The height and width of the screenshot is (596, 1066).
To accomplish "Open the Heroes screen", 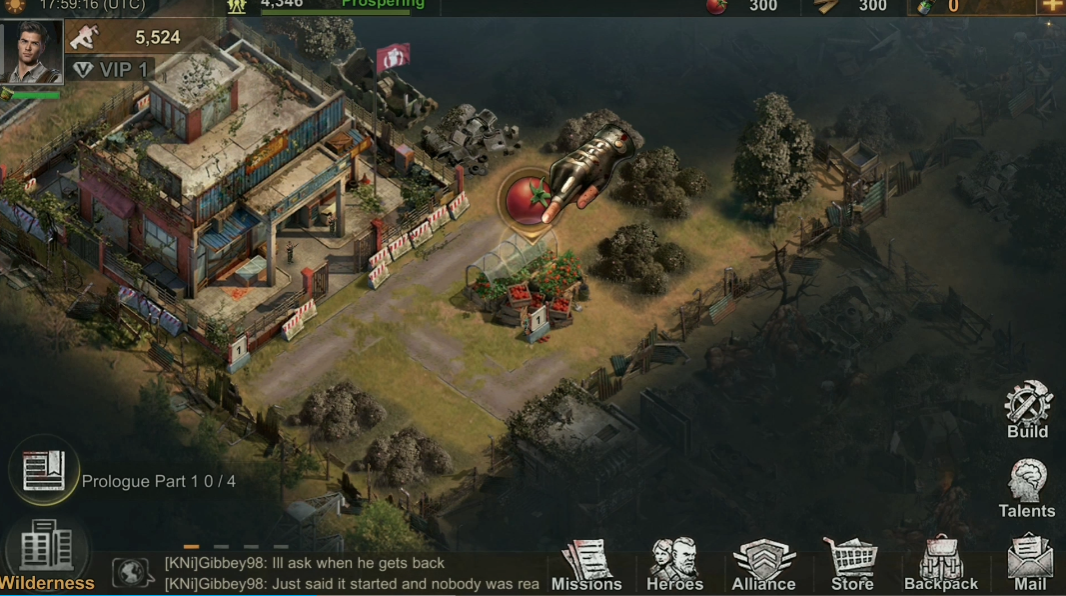I will [x=675, y=565].
